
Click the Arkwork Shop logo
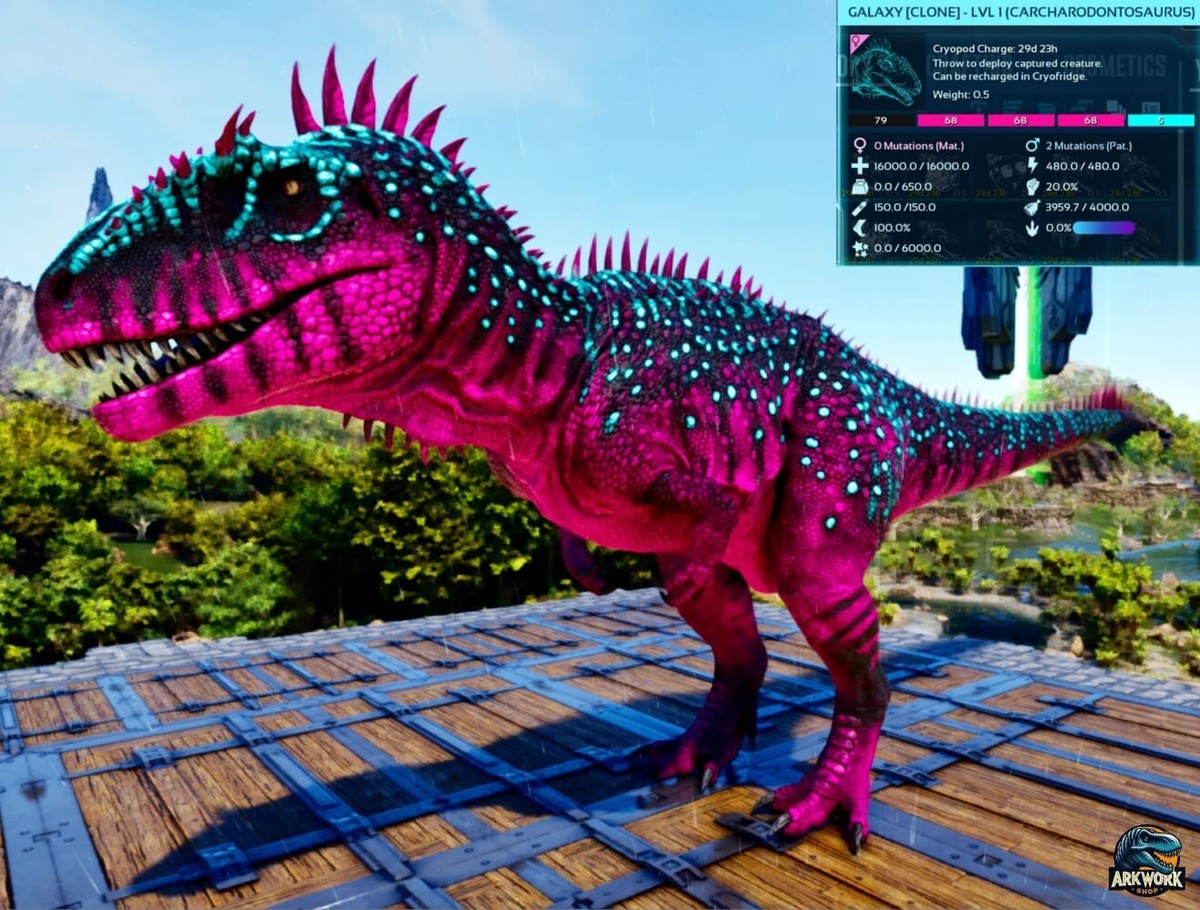click(x=1146, y=861)
